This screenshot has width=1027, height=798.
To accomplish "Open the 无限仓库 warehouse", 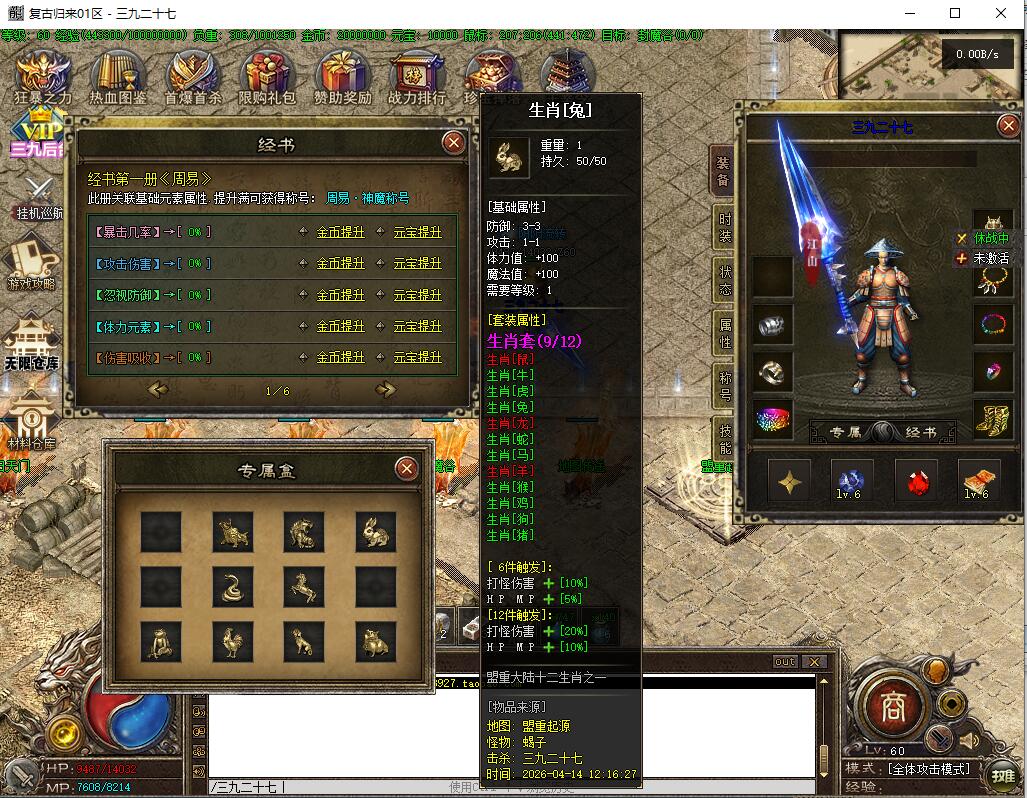I will tap(30, 342).
